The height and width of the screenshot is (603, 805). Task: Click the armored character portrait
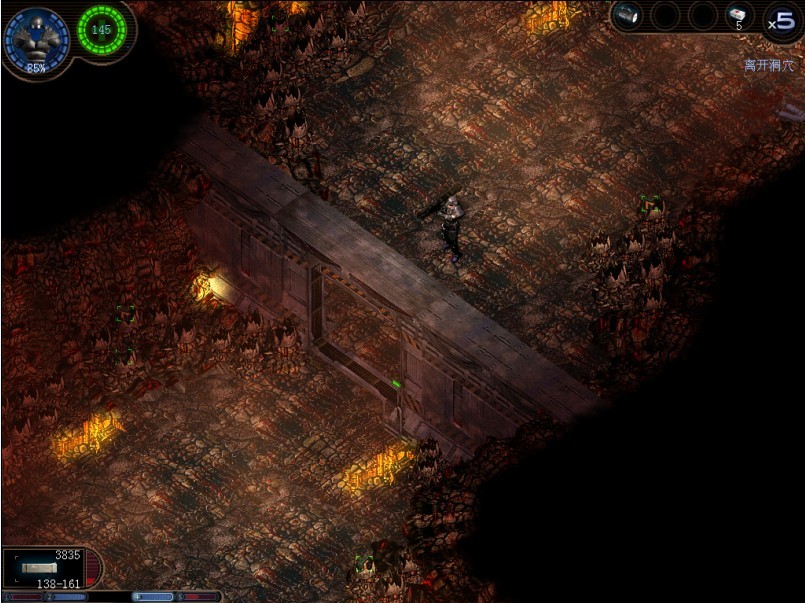click(36, 39)
